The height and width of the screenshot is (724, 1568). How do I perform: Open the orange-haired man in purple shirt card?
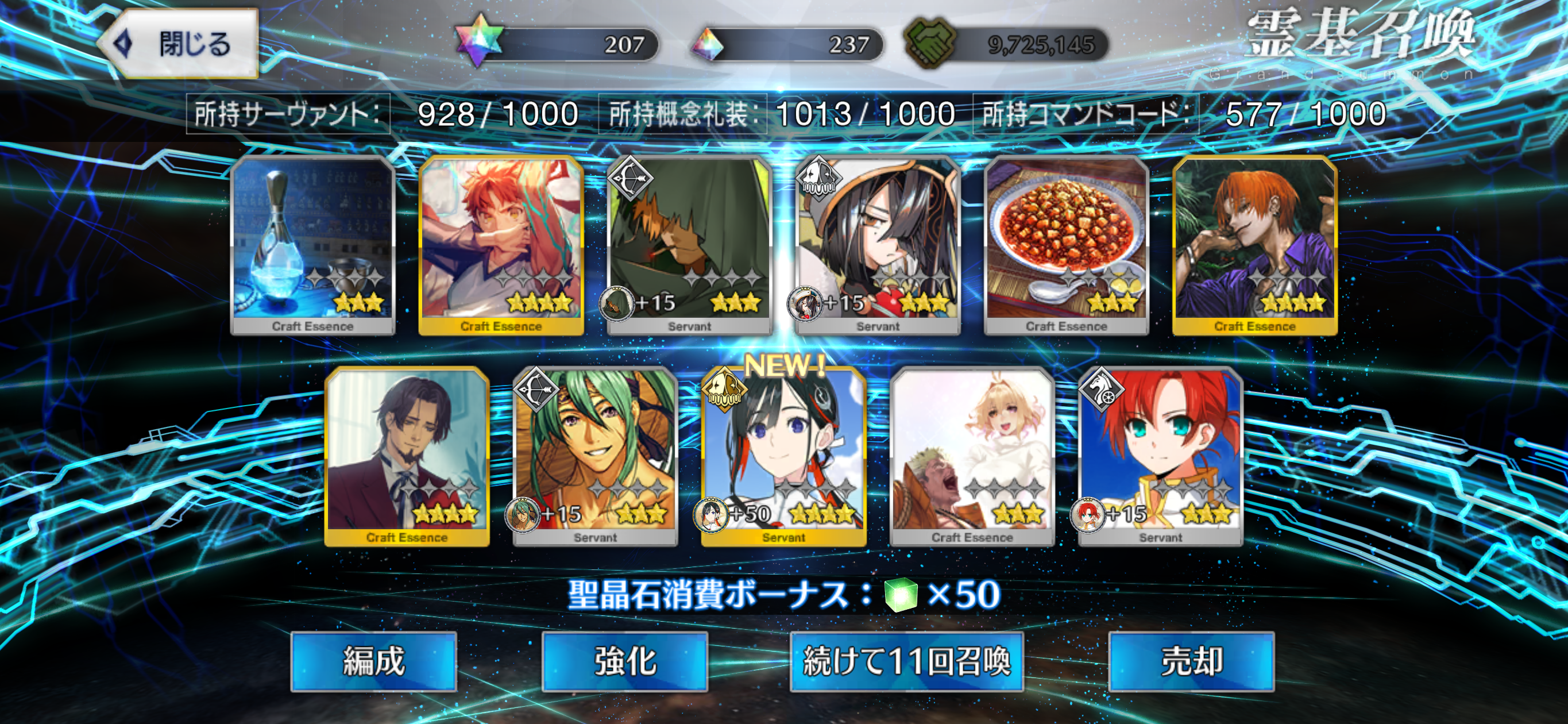1255,244
